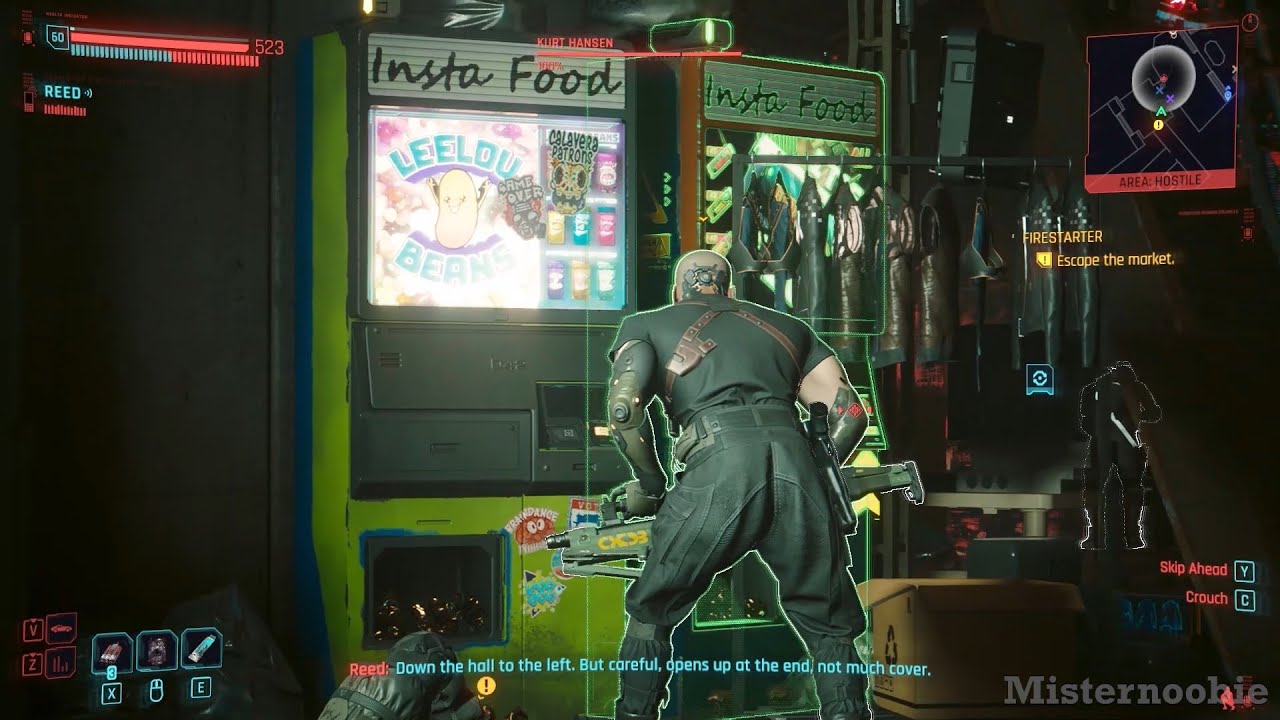The height and width of the screenshot is (720, 1280).
Task: Click the health indicator icon top left
Action: pyautogui.click(x=28, y=37)
